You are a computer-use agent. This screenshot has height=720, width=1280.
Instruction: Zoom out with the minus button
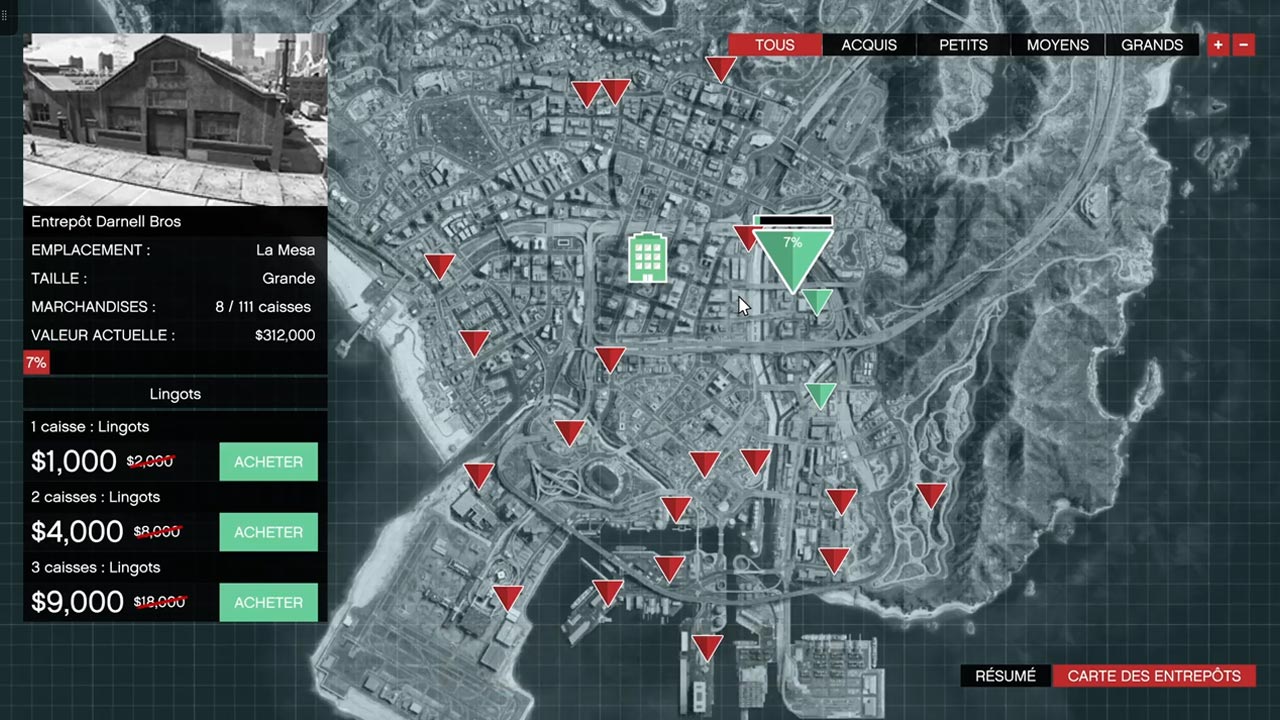(1244, 45)
